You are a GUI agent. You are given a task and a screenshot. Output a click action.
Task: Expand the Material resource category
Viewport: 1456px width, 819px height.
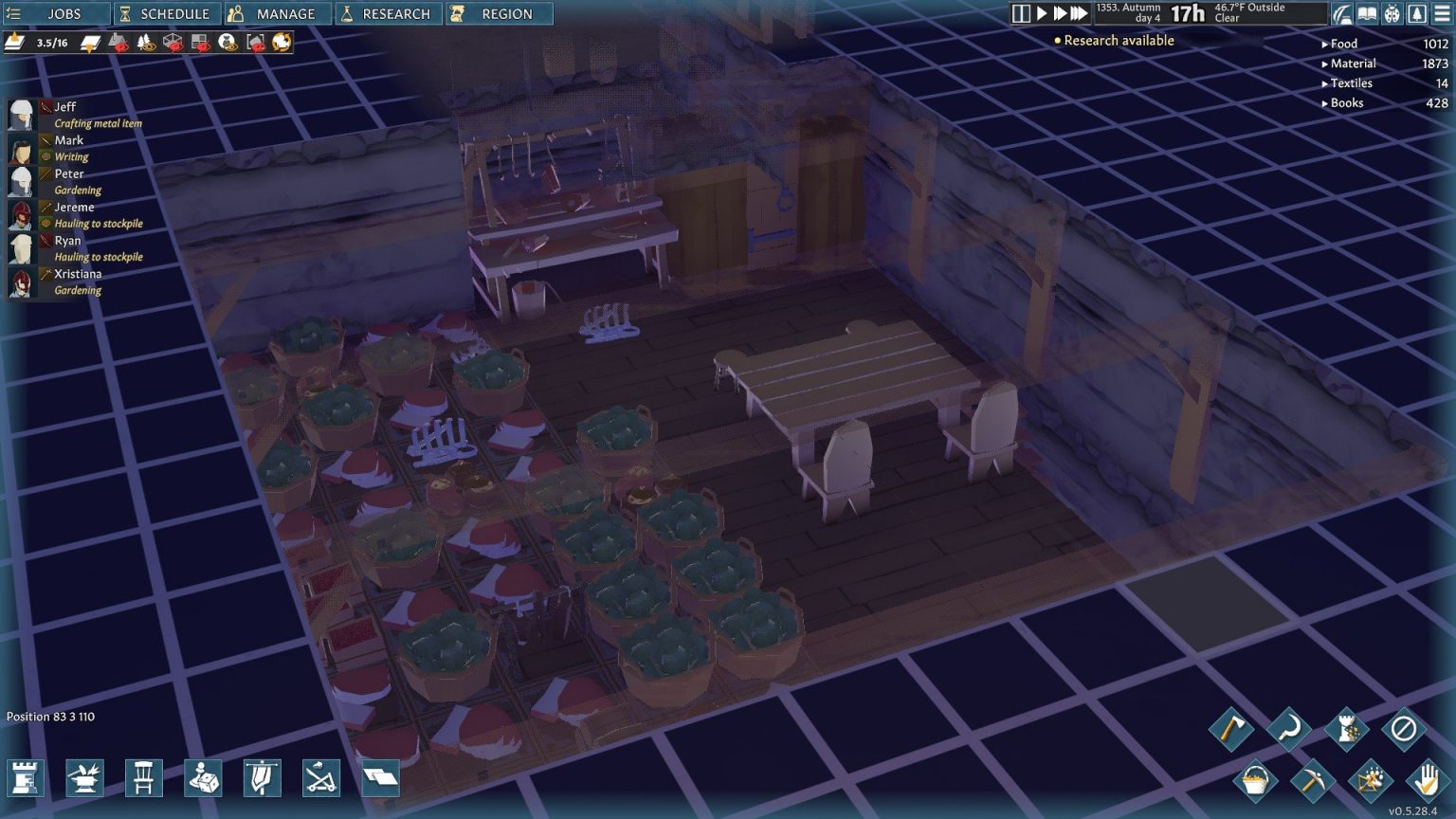[x=1351, y=64]
